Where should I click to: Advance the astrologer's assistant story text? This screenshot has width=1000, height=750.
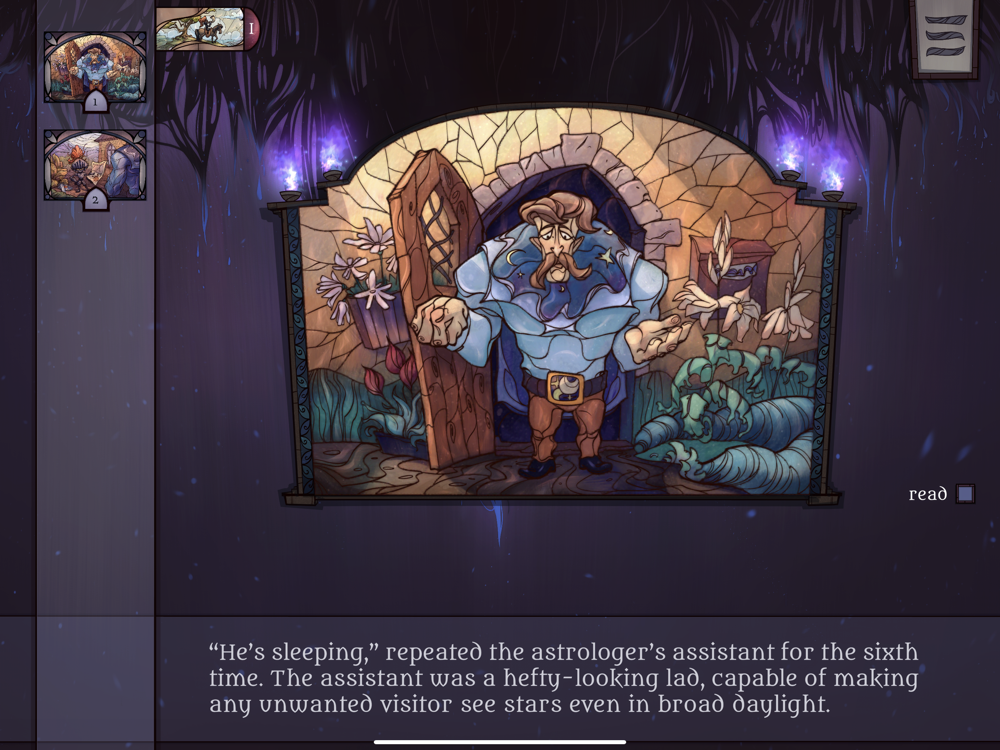(x=563, y=678)
